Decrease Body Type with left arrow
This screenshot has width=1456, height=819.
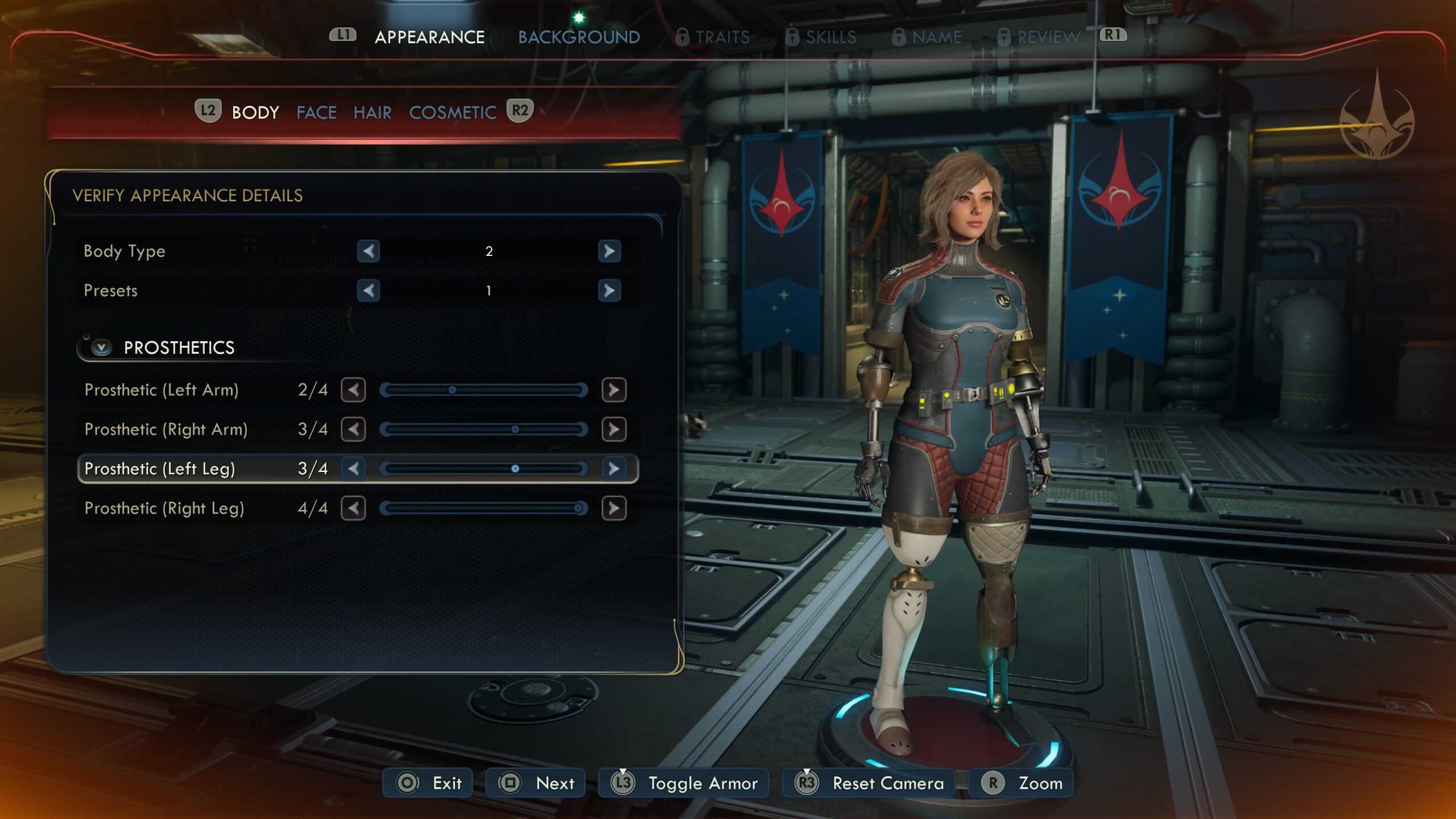coord(368,251)
